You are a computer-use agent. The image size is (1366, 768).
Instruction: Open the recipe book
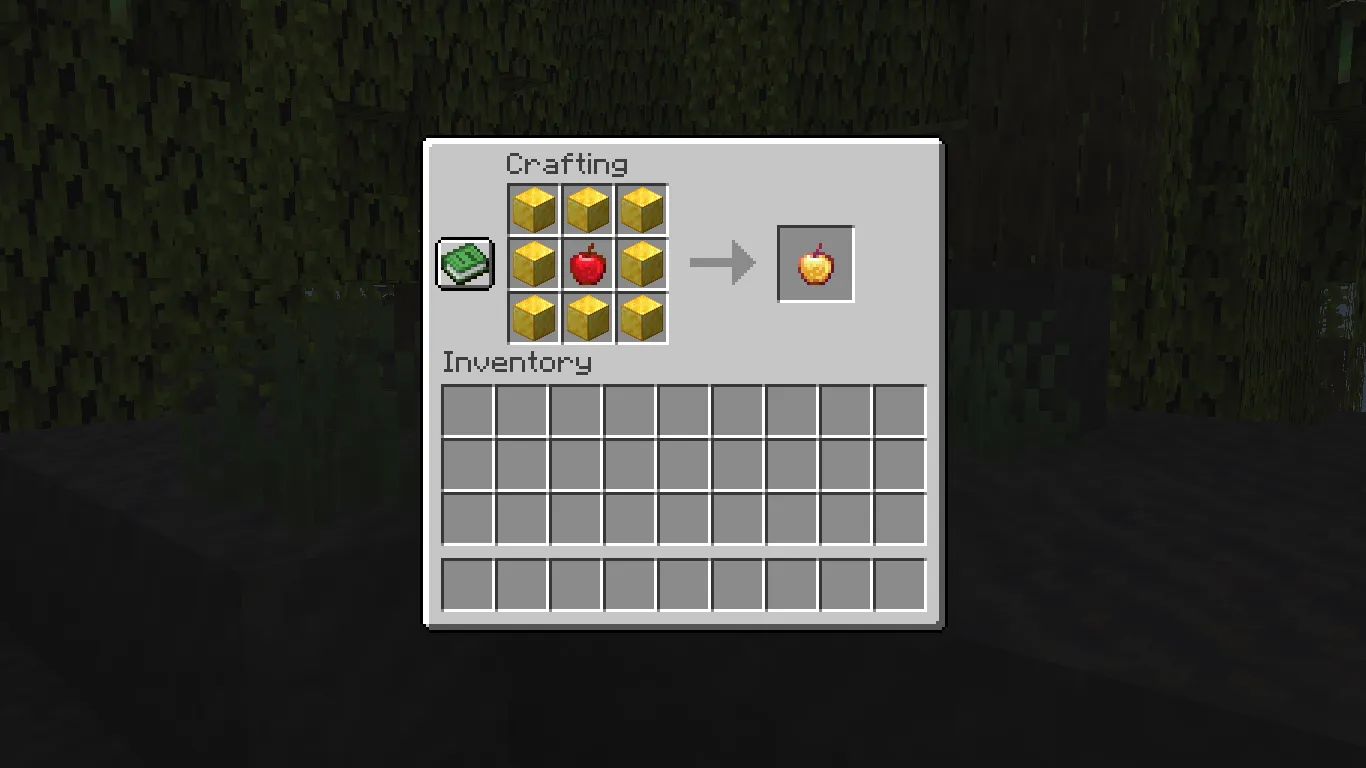tap(464, 263)
